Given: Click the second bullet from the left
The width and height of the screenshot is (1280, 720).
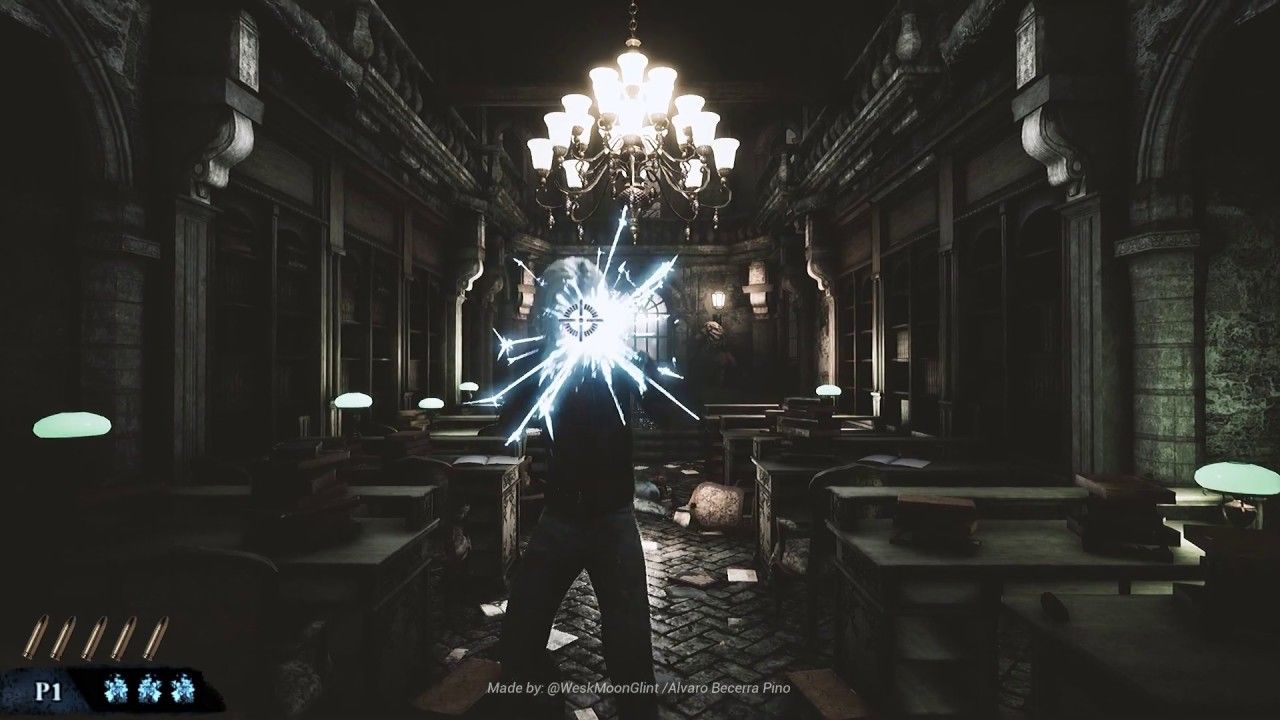Looking at the screenshot, I should click(65, 637).
